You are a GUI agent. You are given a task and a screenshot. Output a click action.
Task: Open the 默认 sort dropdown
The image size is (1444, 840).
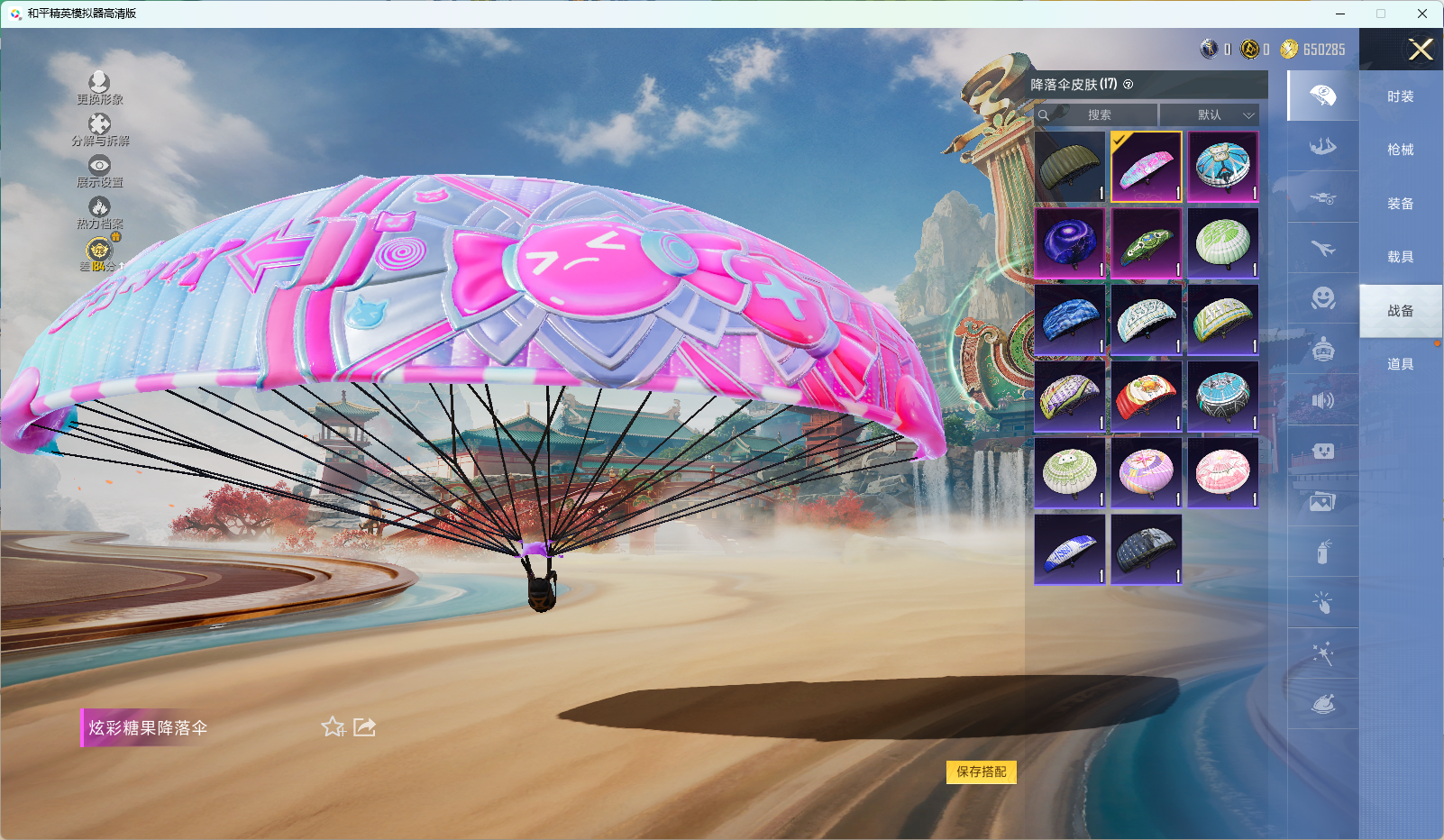[x=1210, y=115]
